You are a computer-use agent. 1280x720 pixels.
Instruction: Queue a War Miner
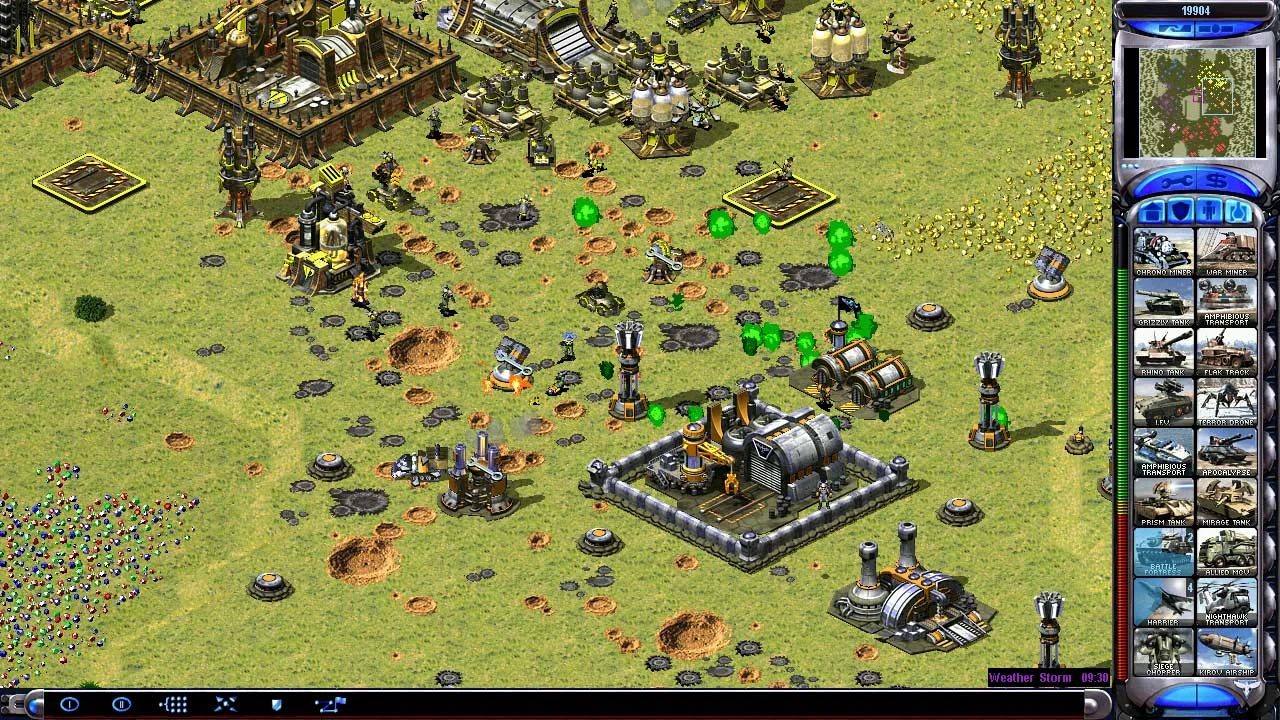[1227, 253]
